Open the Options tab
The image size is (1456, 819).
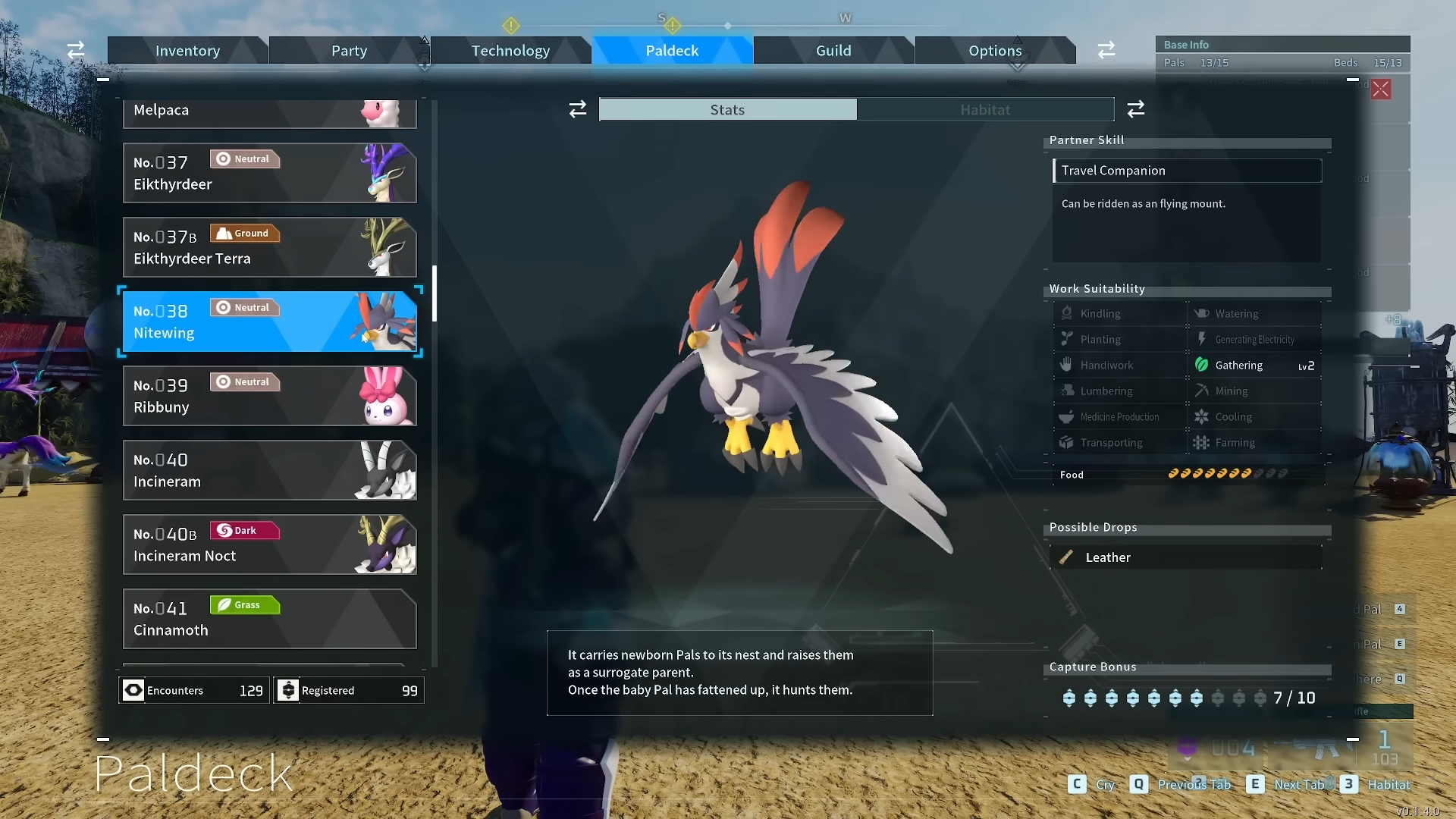[995, 51]
